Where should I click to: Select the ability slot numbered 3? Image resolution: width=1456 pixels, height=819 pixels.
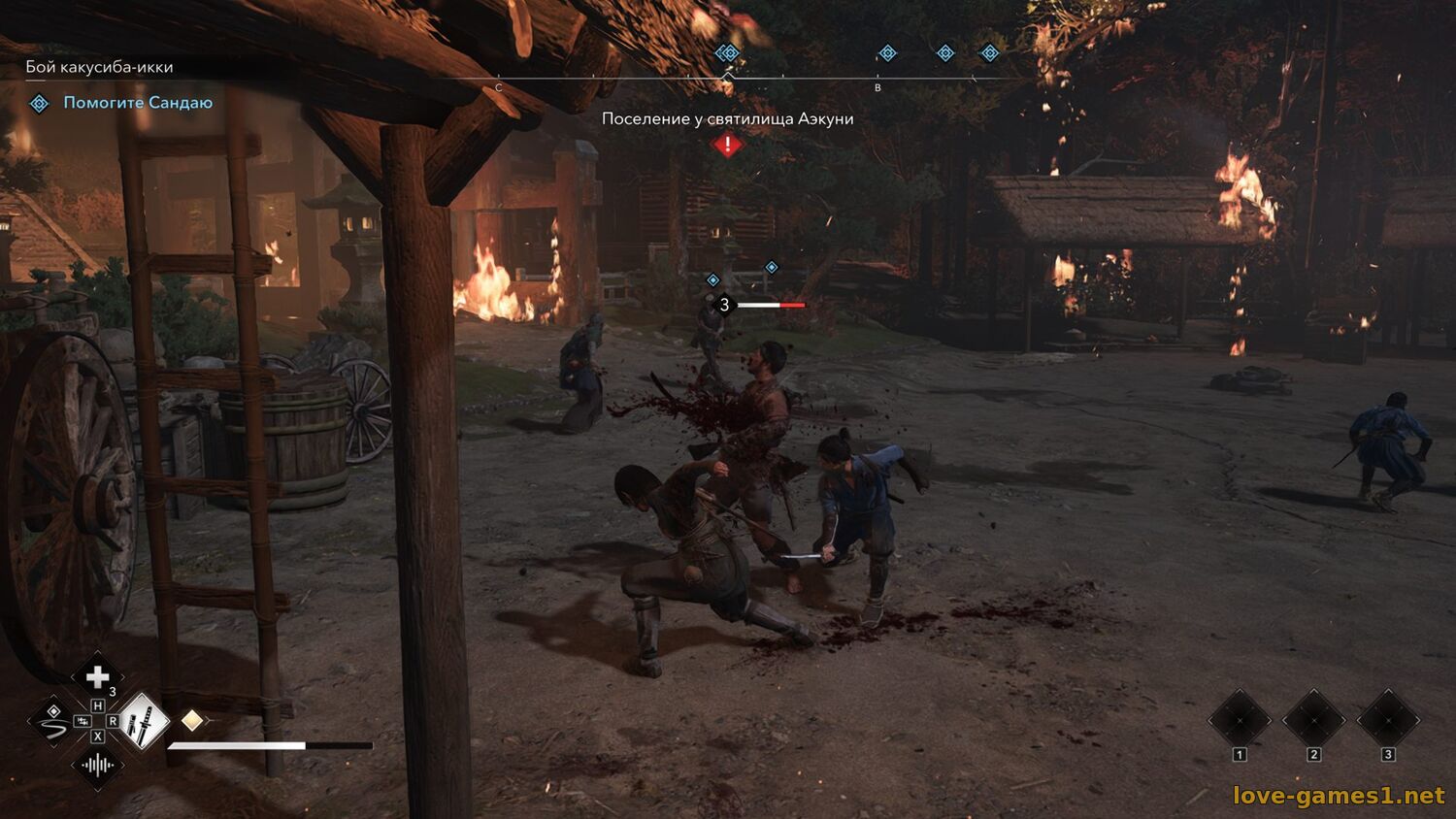click(1387, 721)
